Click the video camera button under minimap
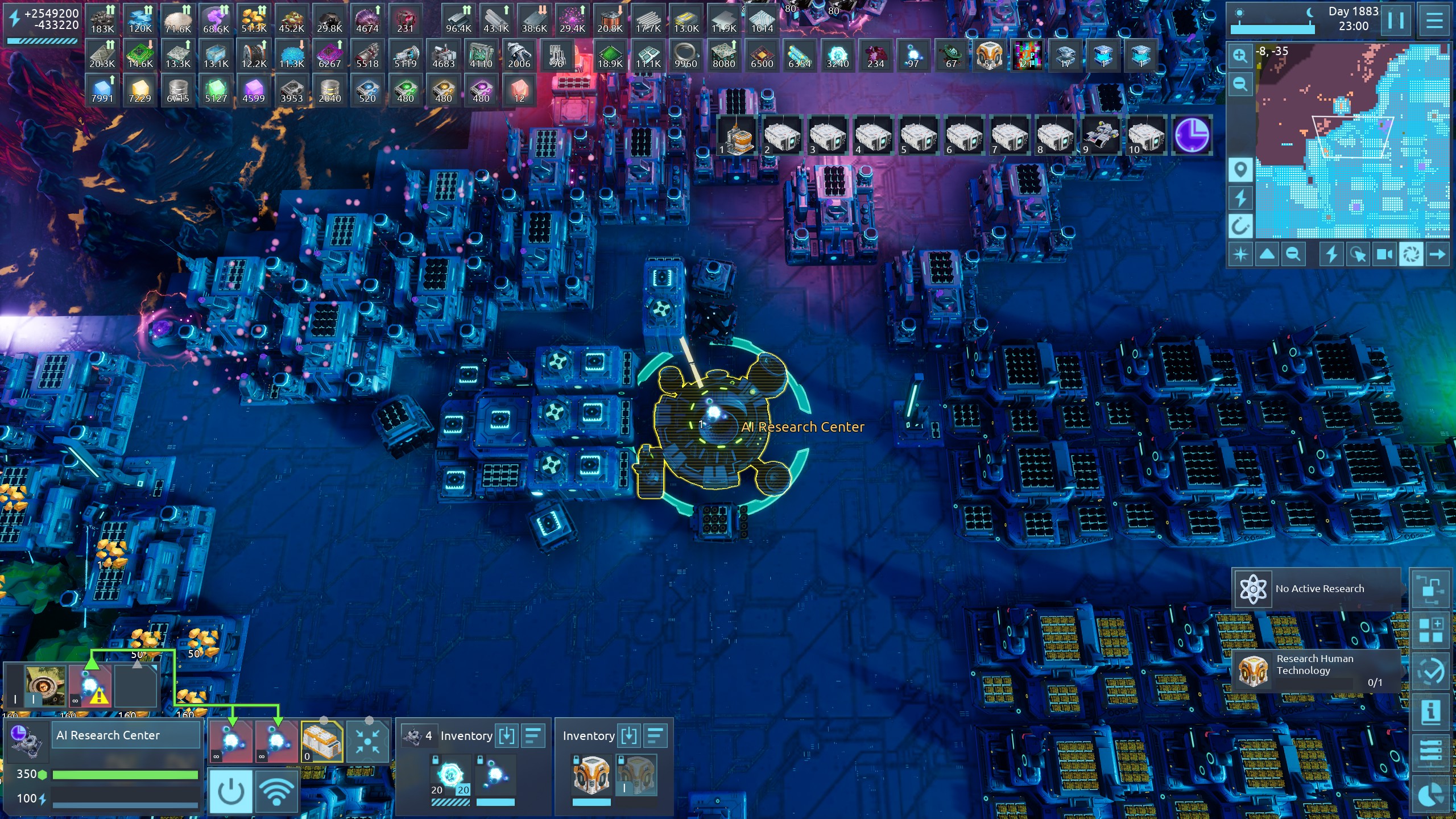1456x819 pixels. point(1384,254)
